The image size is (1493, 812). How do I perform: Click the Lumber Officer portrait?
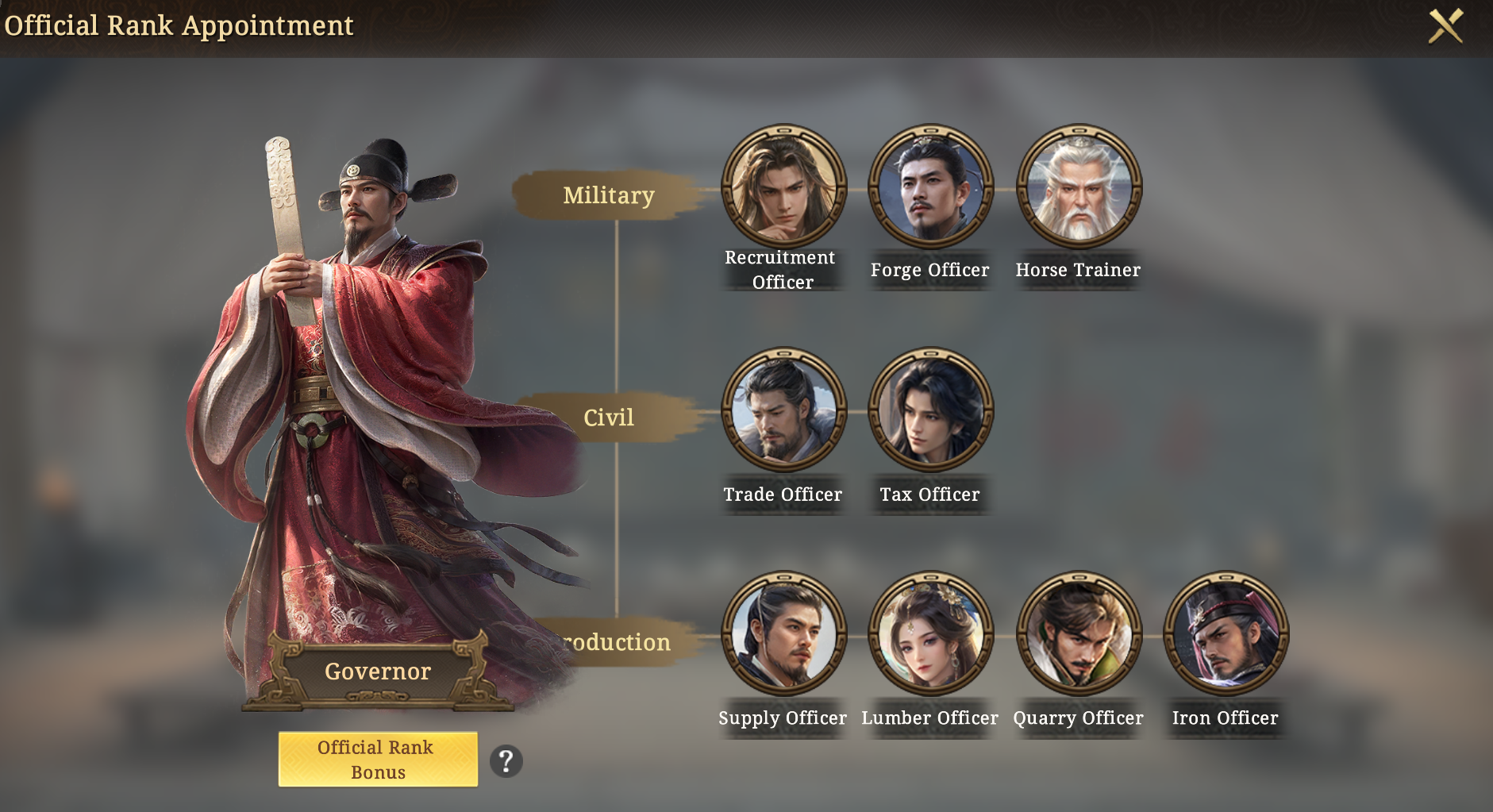pyautogui.click(x=931, y=633)
